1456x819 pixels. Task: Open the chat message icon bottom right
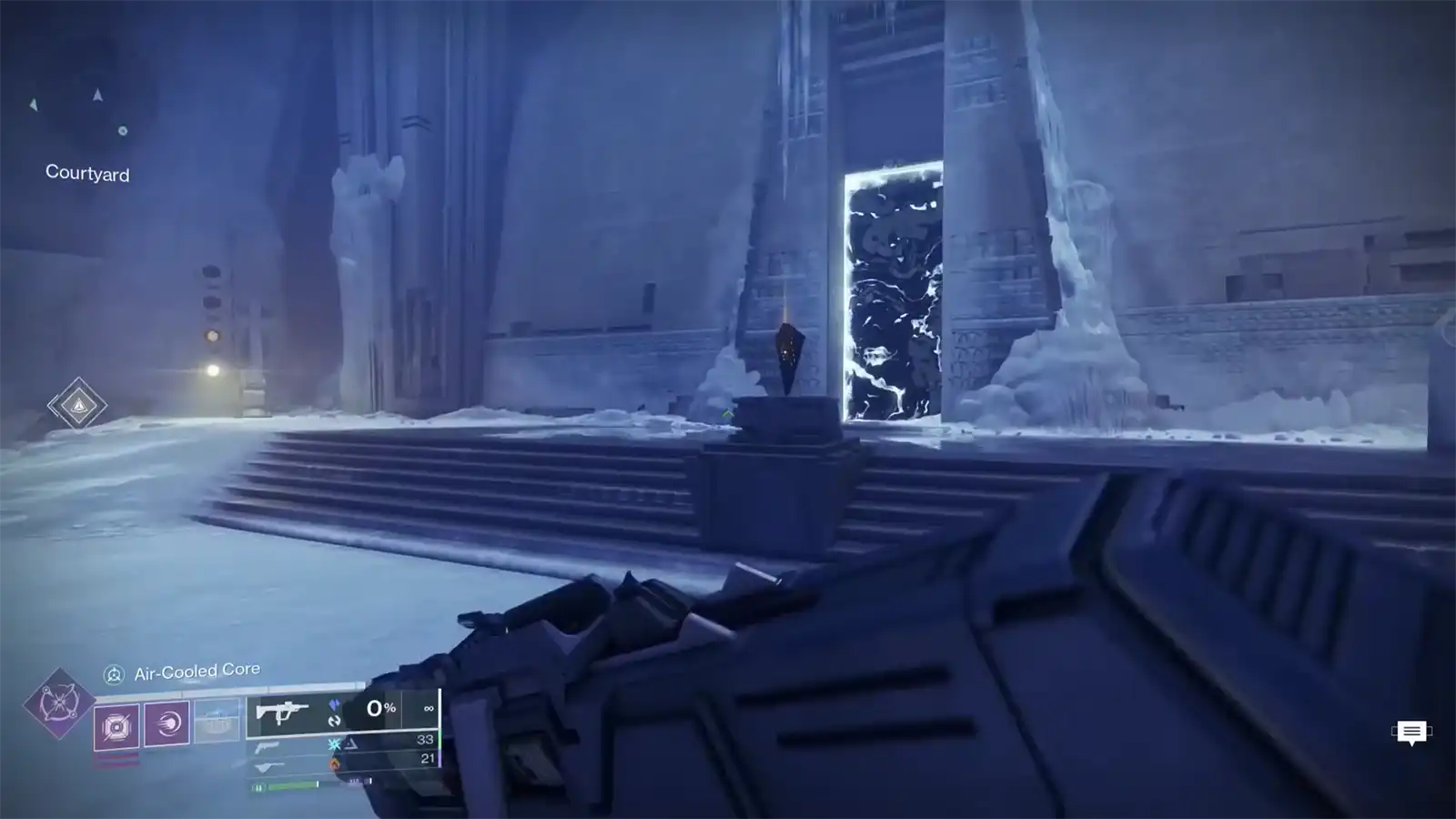pos(1410,733)
